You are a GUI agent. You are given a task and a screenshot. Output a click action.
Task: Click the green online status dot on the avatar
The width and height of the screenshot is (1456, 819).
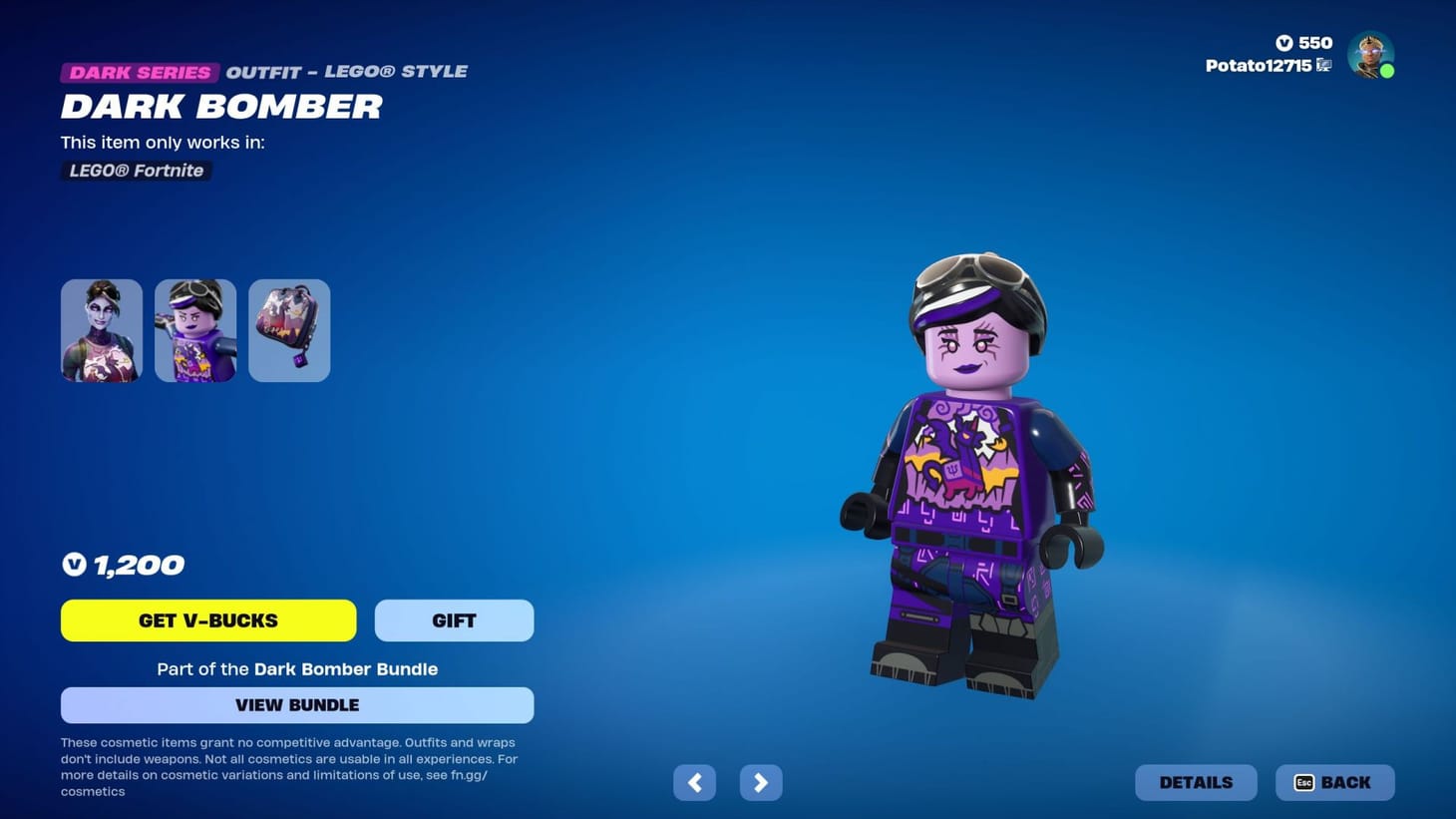1388,71
